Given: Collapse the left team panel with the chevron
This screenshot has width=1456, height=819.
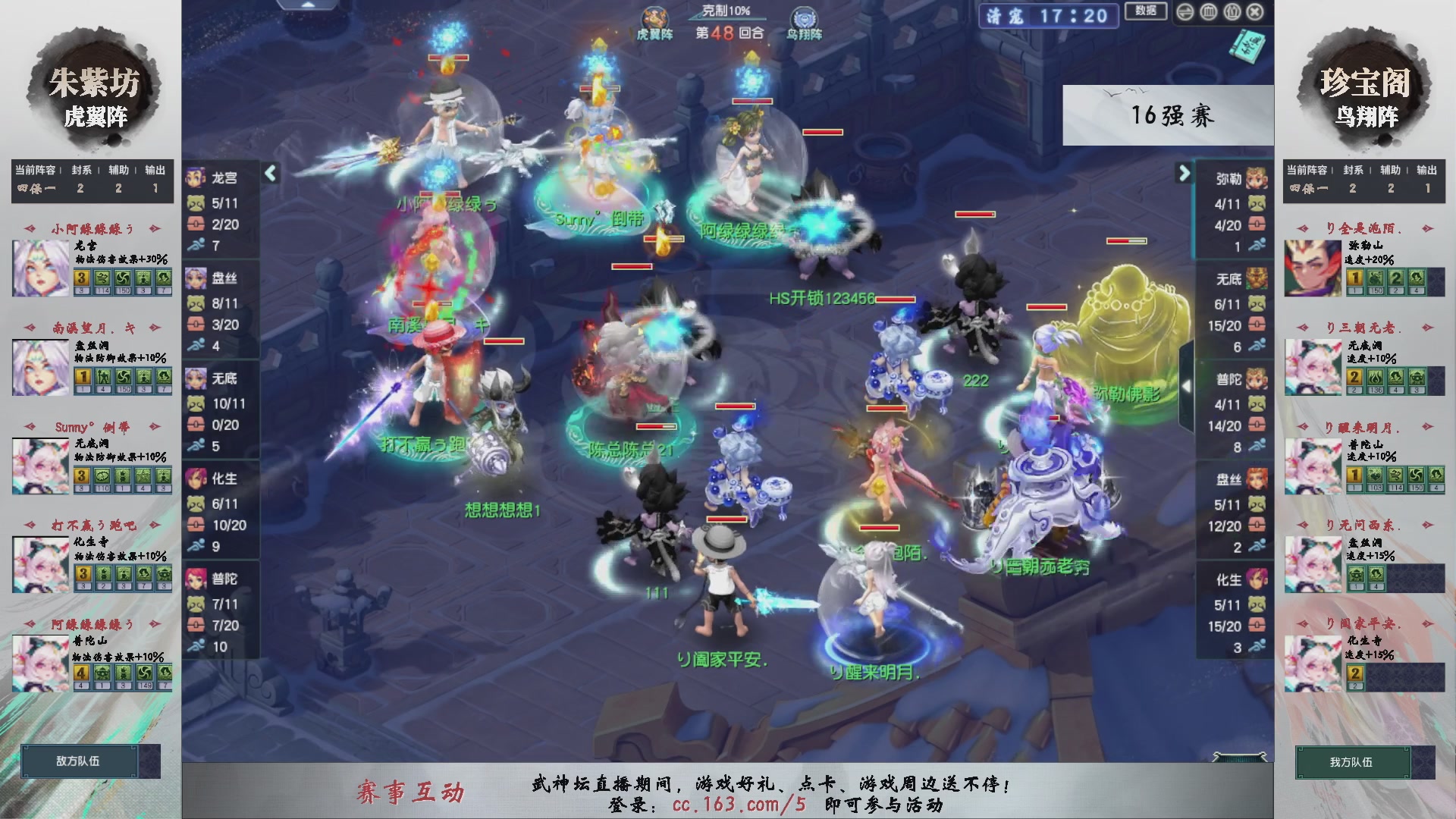Looking at the screenshot, I should pos(269,174).
